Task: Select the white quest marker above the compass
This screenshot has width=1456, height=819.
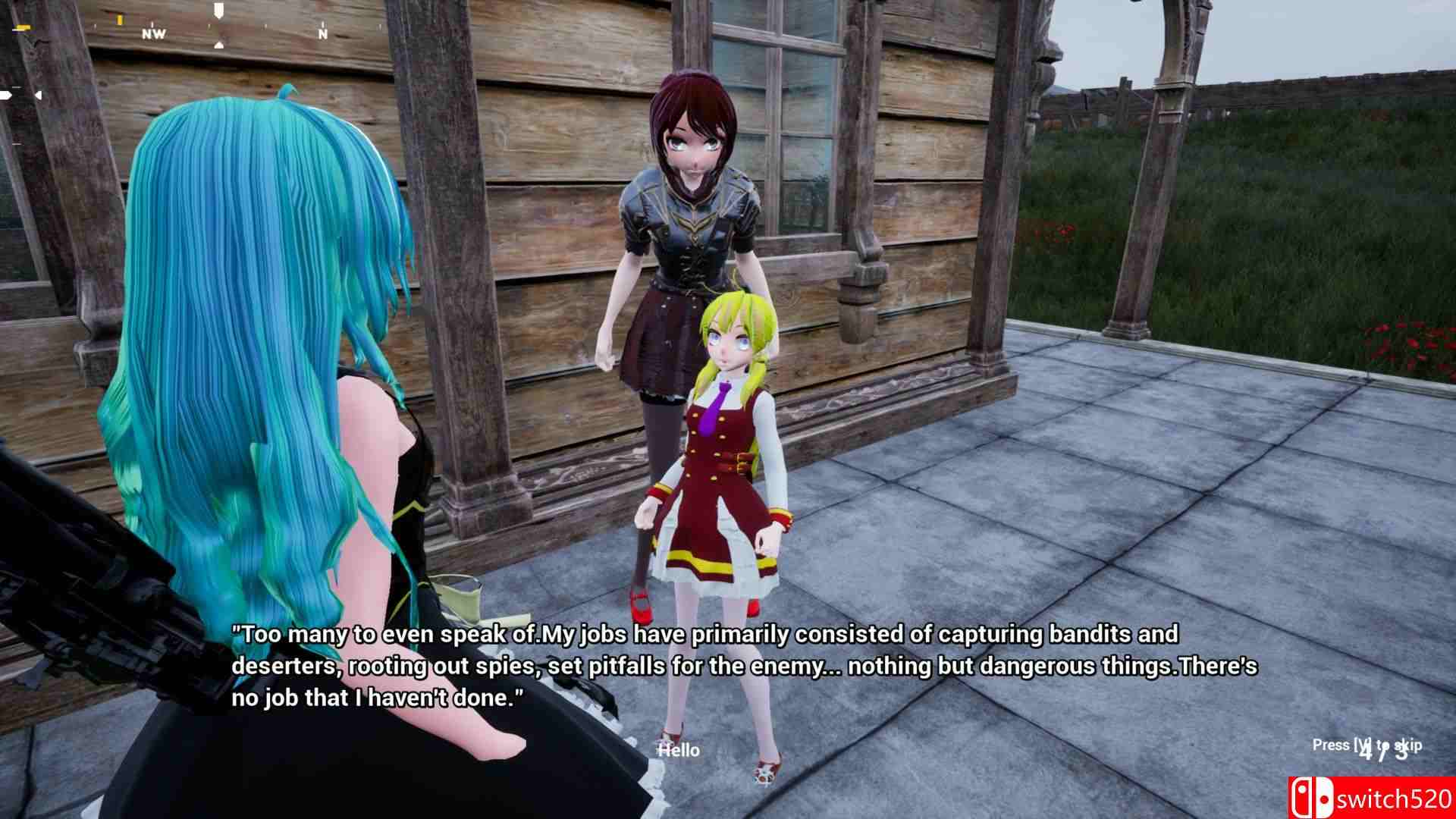Action: pyautogui.click(x=218, y=10)
